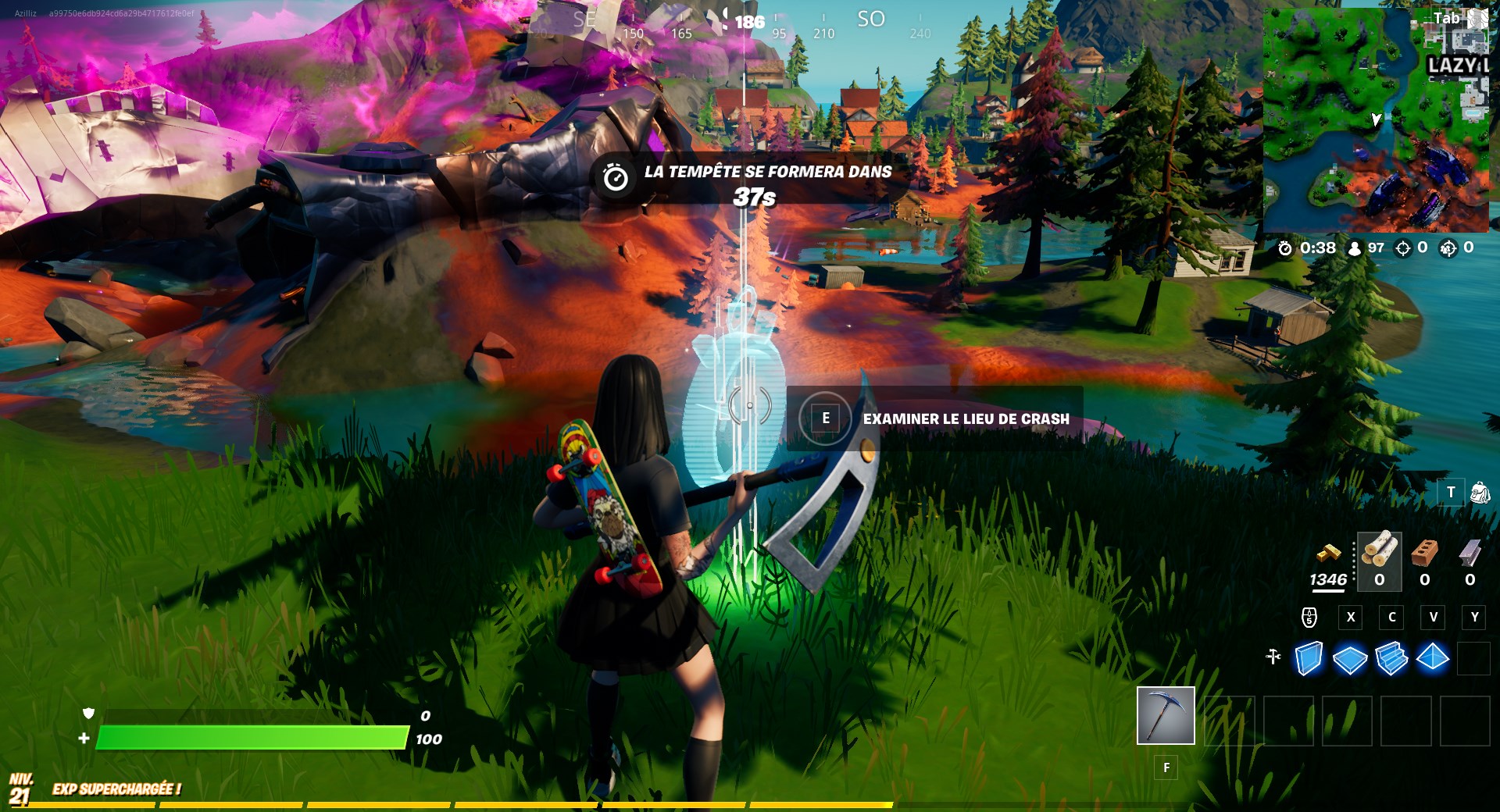This screenshot has height=812, width=1500.
Task: Select the metal material icon
Action: pos(1467,554)
